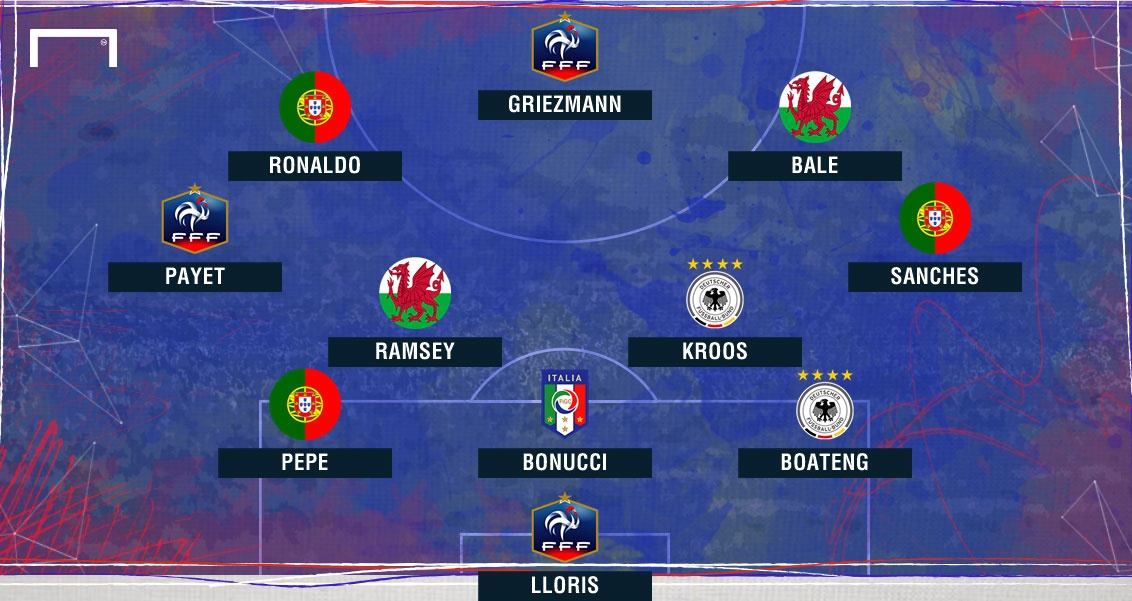
Task: Select the Sanches name label
Action: pyautogui.click(x=935, y=277)
